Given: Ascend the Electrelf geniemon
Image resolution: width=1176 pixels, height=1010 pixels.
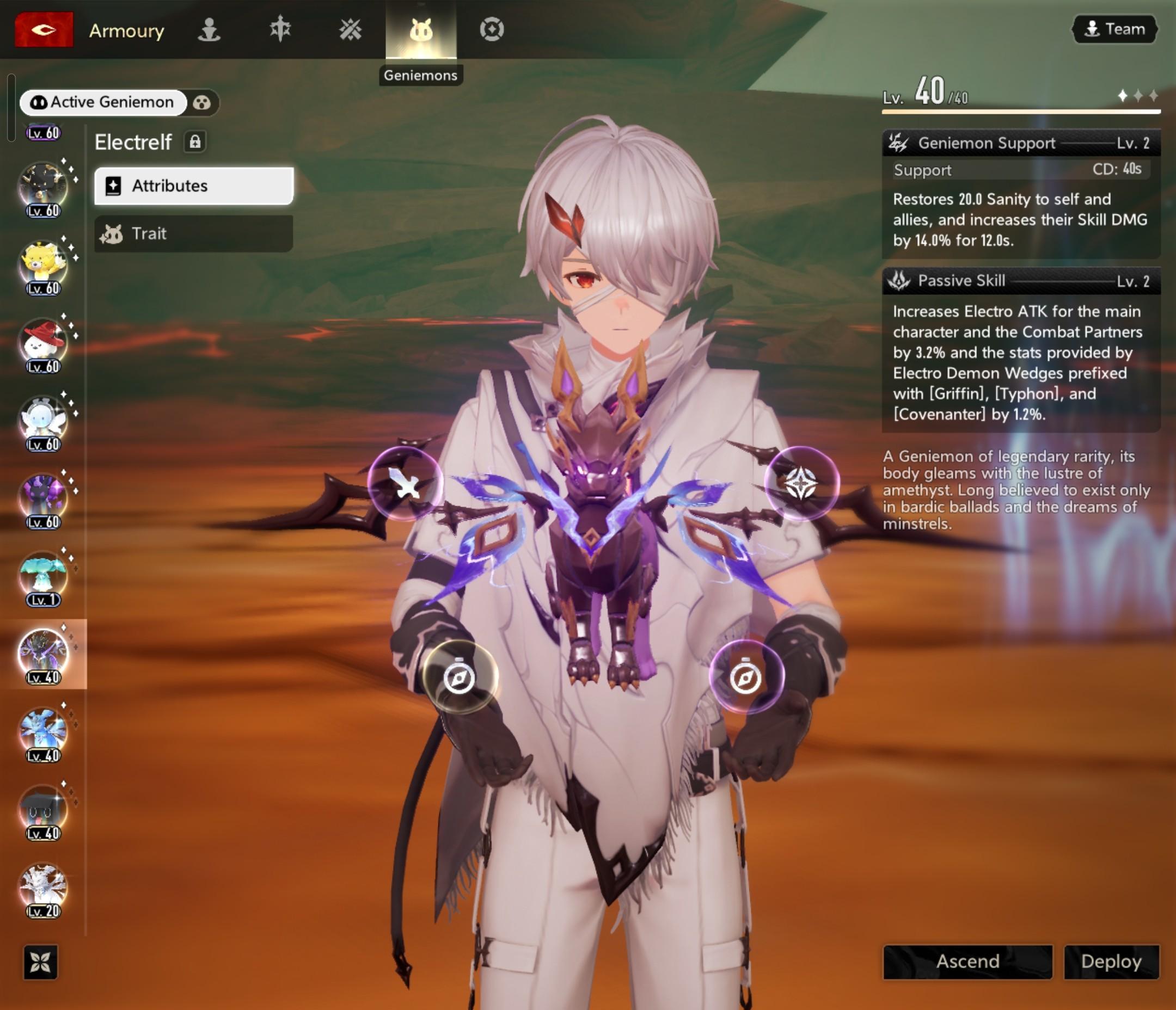Looking at the screenshot, I should tap(967, 961).
